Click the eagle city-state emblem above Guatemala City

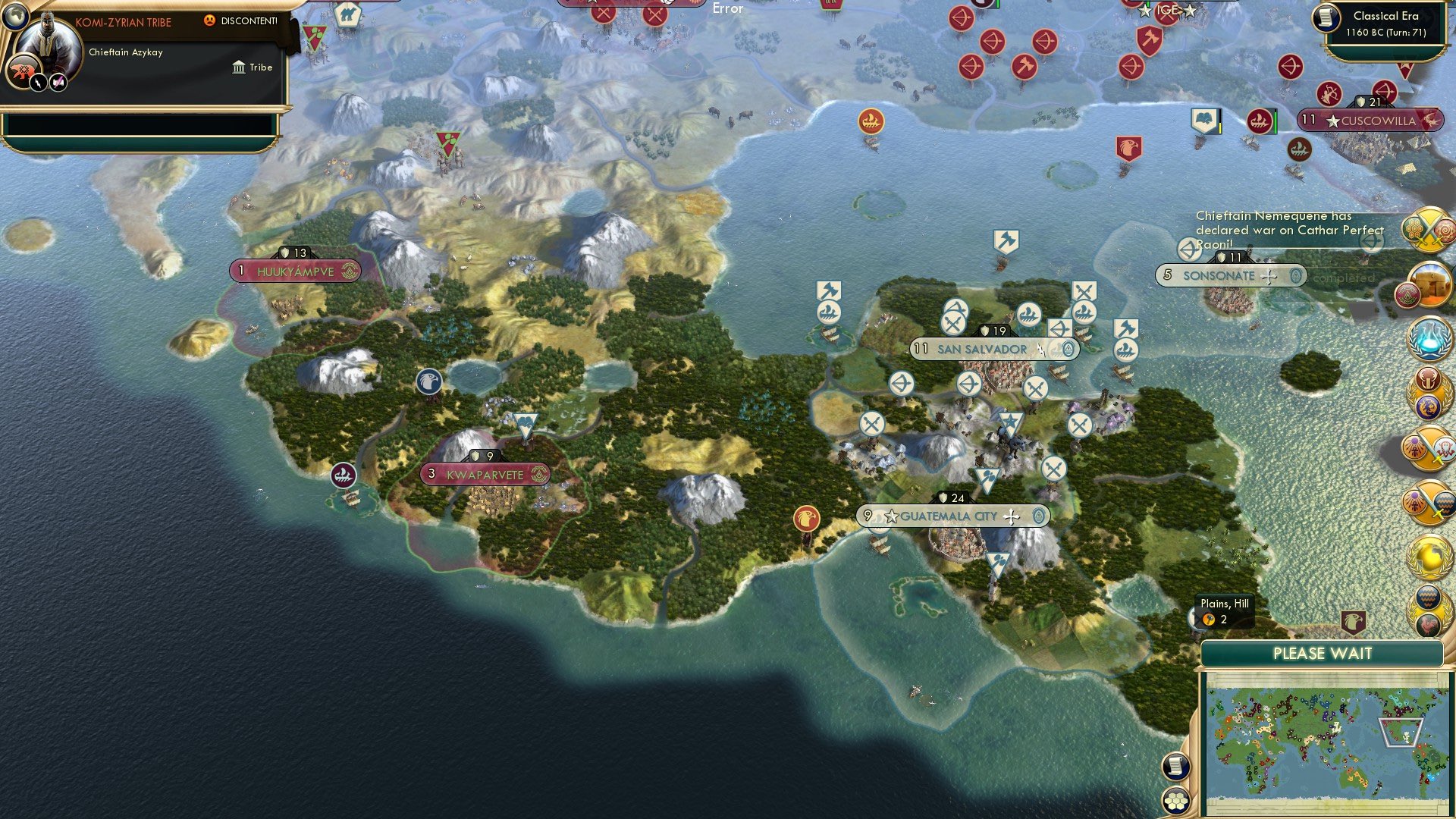807,520
